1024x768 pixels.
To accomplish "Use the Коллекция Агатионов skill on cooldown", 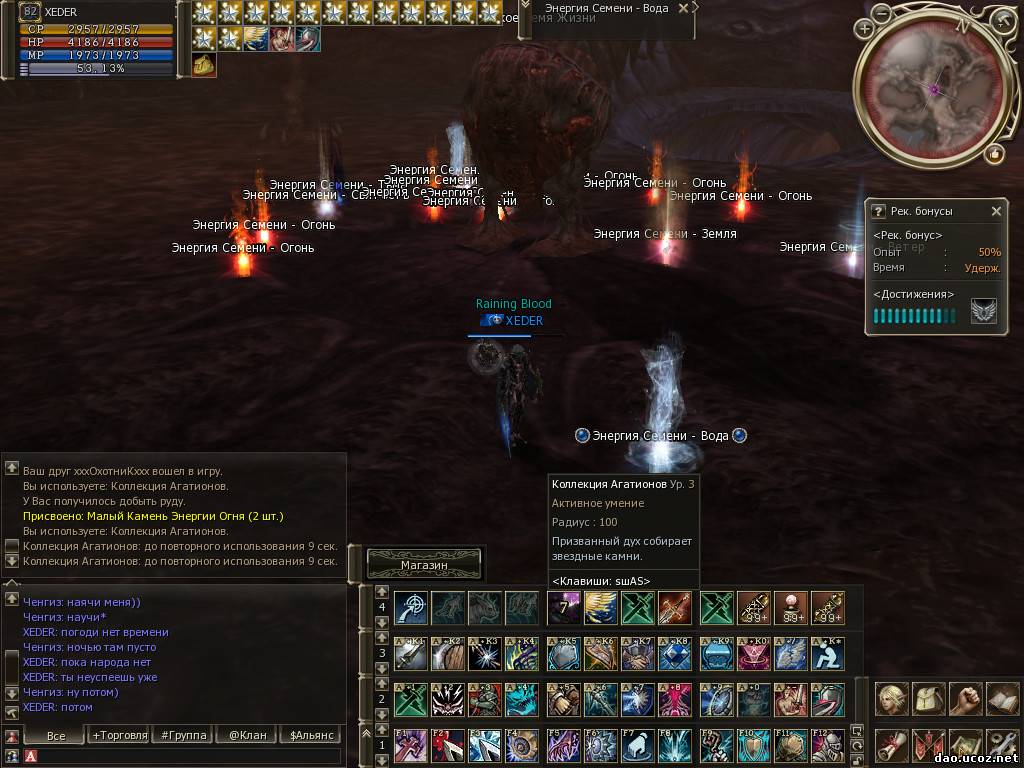I will coord(564,607).
